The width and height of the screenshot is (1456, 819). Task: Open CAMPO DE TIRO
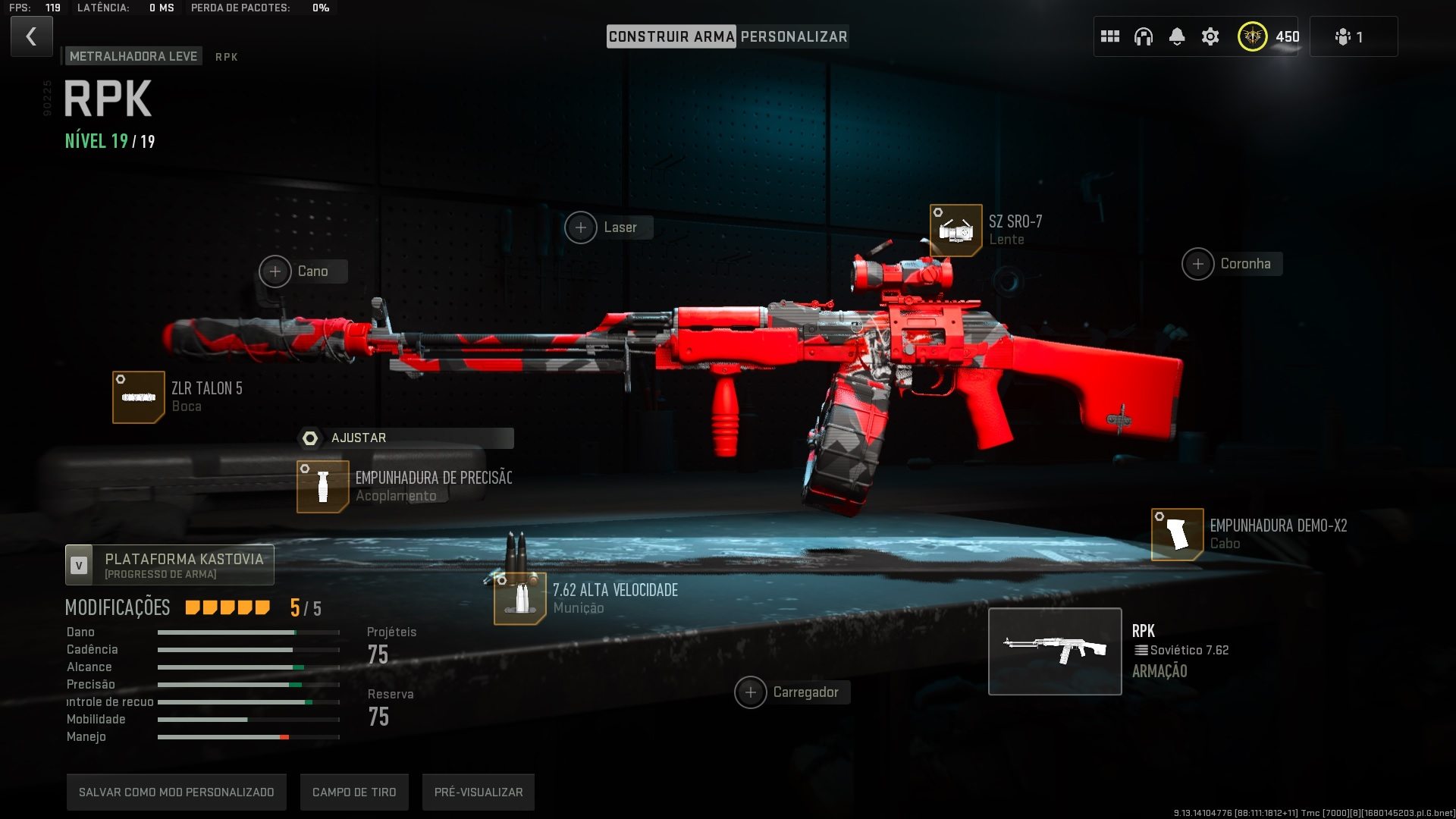[x=354, y=791]
